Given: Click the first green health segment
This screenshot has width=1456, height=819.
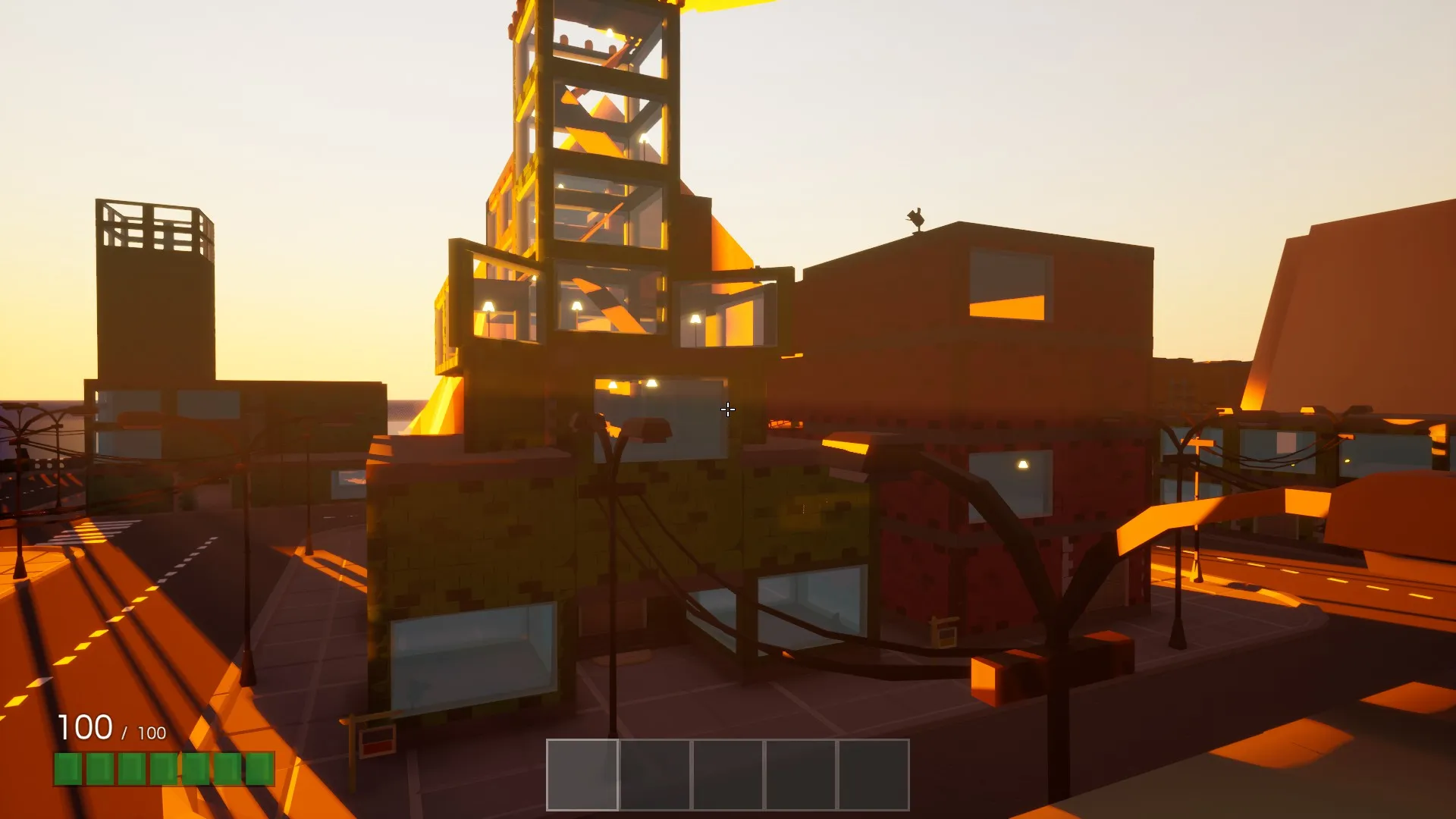Looking at the screenshot, I should [68, 770].
